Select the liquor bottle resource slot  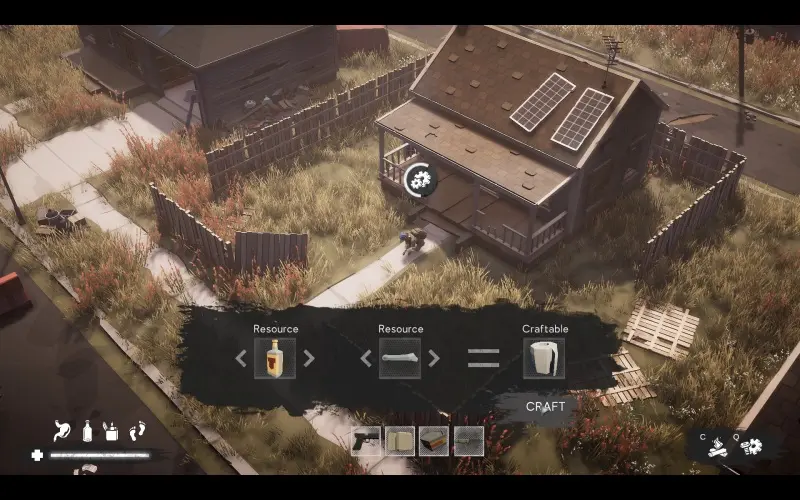coord(275,358)
